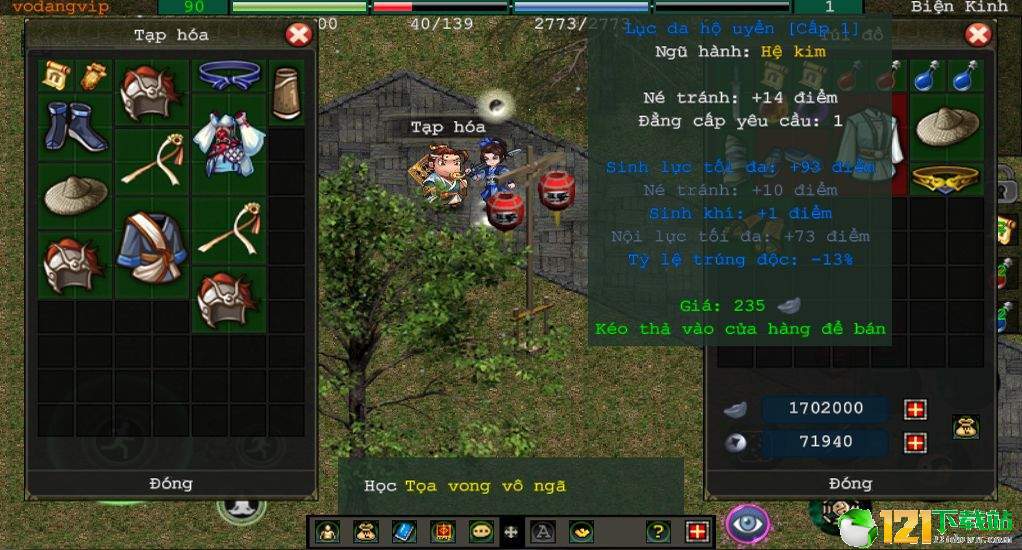Select the brown leather bracer in shop
Screen dimensions: 1022x550
pyautogui.click(x=287, y=93)
